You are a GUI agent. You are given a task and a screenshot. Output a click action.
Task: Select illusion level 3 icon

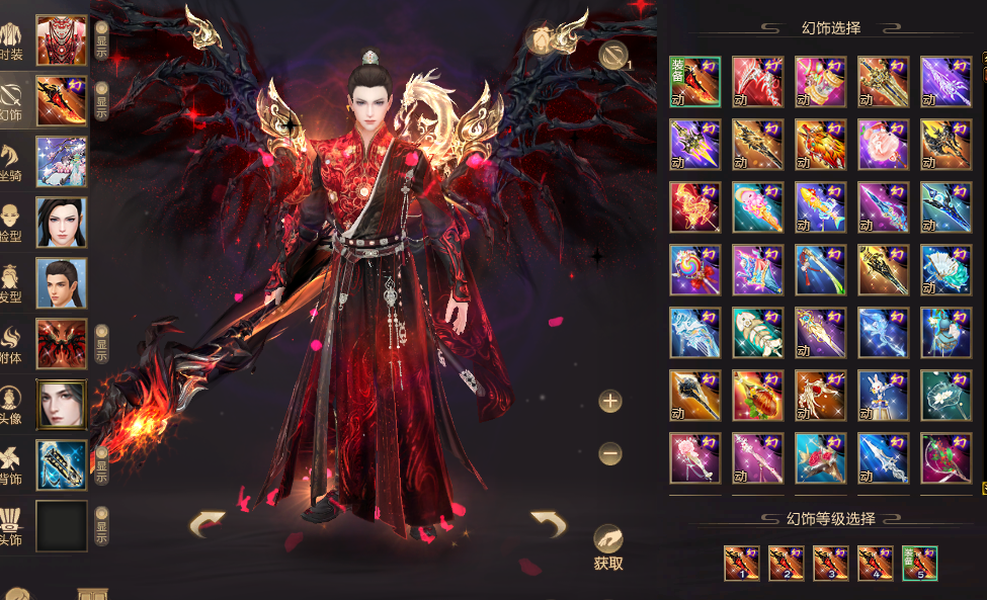(831, 563)
